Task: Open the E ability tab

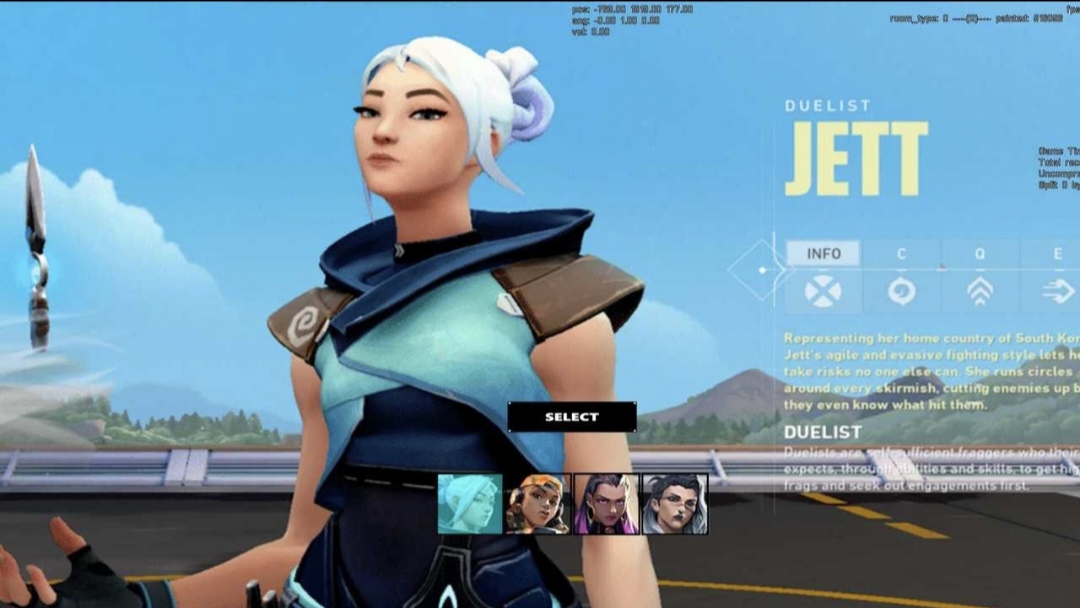Action: coord(1057,254)
